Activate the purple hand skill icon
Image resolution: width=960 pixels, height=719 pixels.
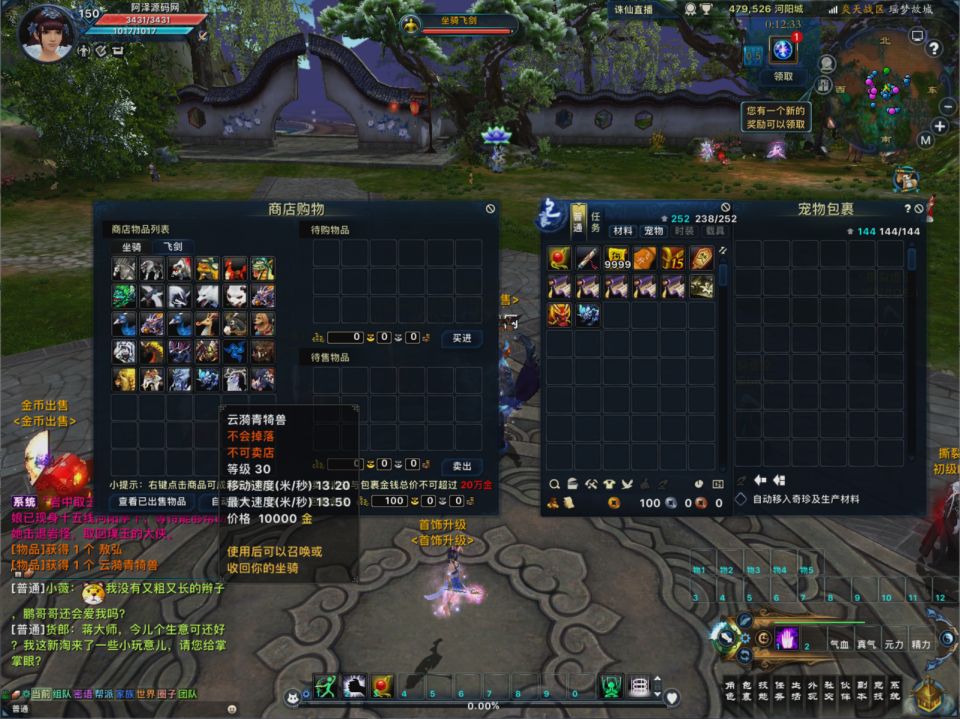click(x=787, y=637)
